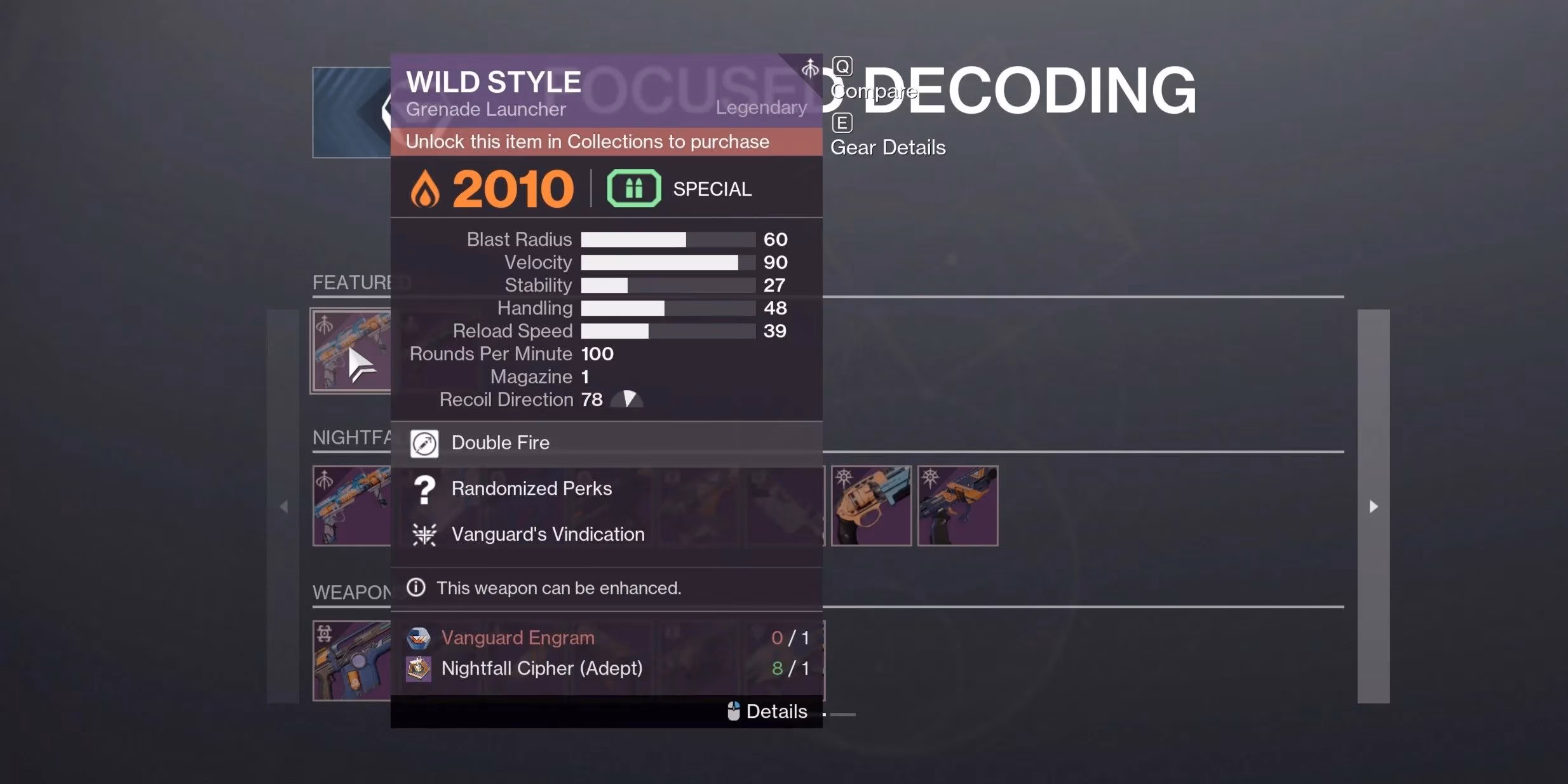Go back using the left arrow
The image size is (1568, 784).
point(285,506)
